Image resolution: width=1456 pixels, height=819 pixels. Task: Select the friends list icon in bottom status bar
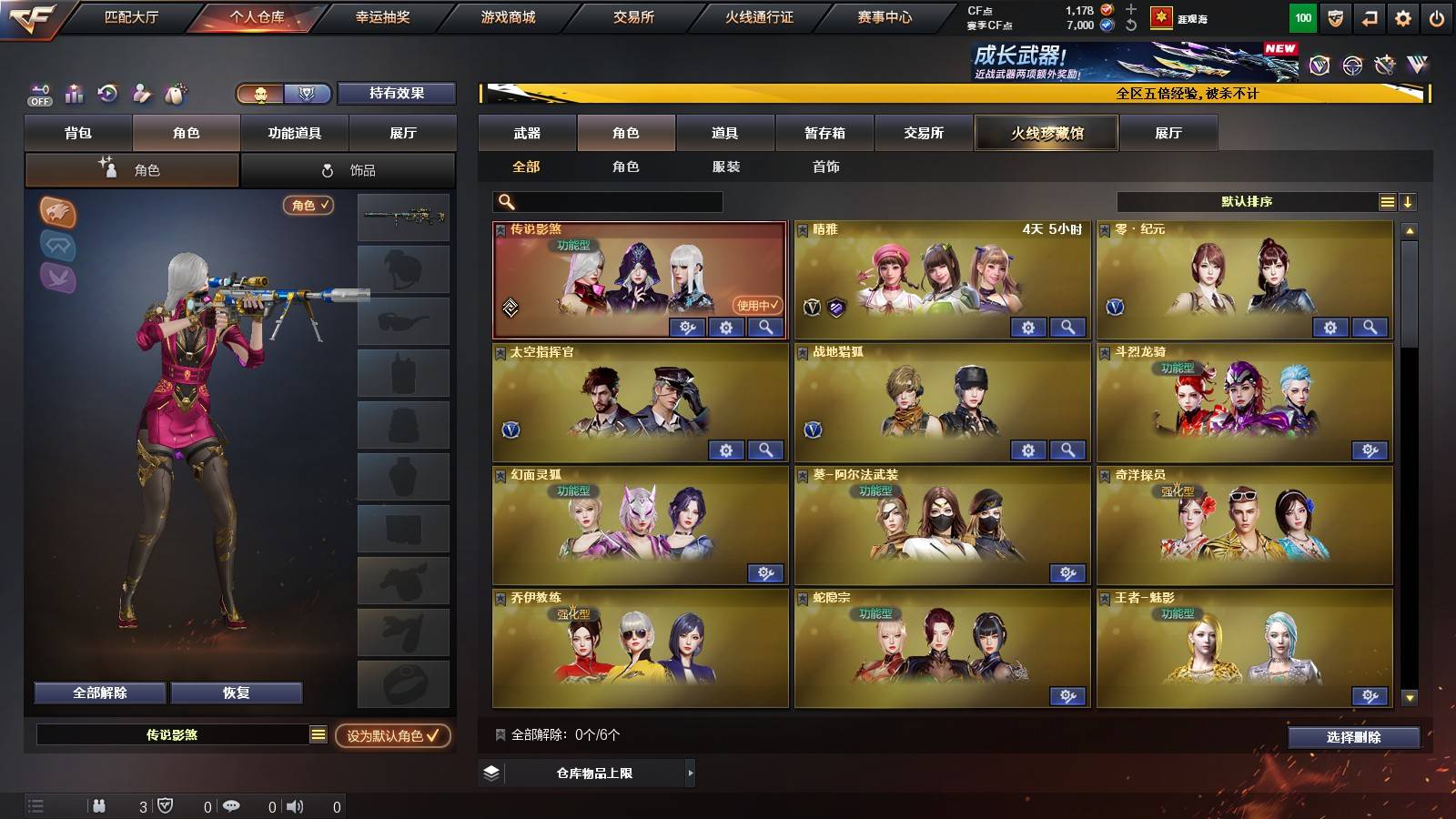pyautogui.click(x=98, y=805)
